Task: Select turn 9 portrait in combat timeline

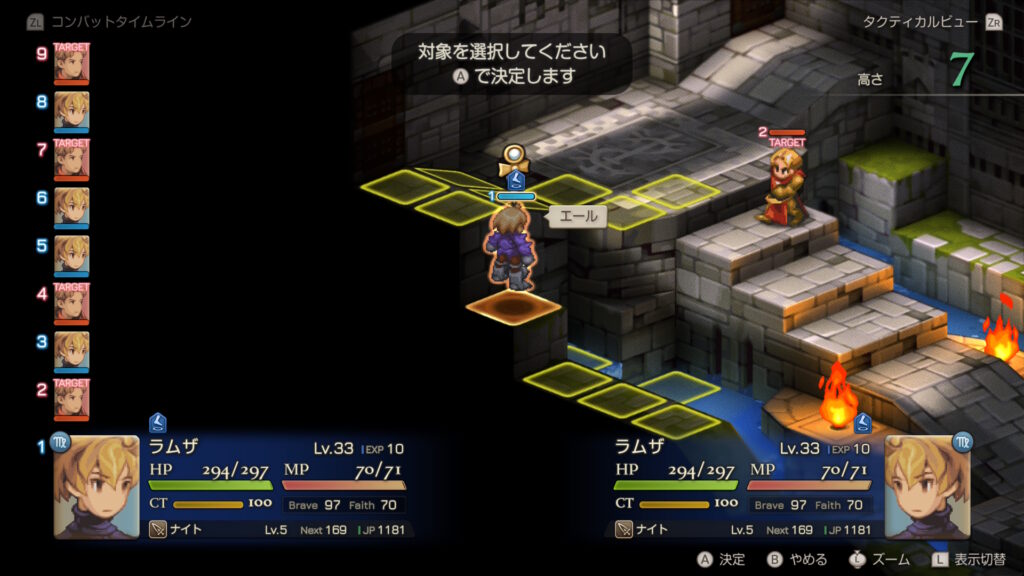Action: click(x=71, y=62)
